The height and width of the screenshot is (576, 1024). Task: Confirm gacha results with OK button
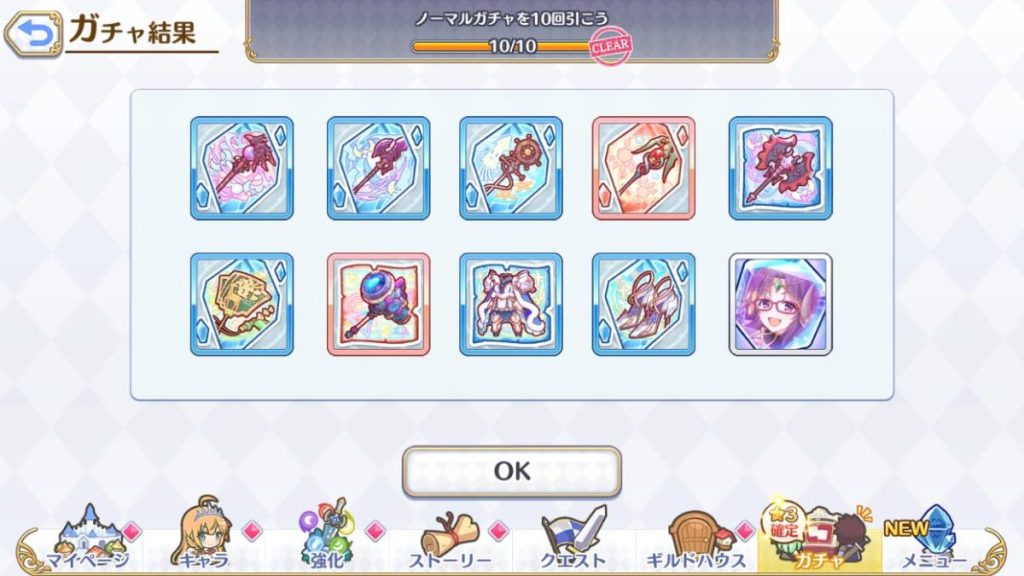[512, 471]
